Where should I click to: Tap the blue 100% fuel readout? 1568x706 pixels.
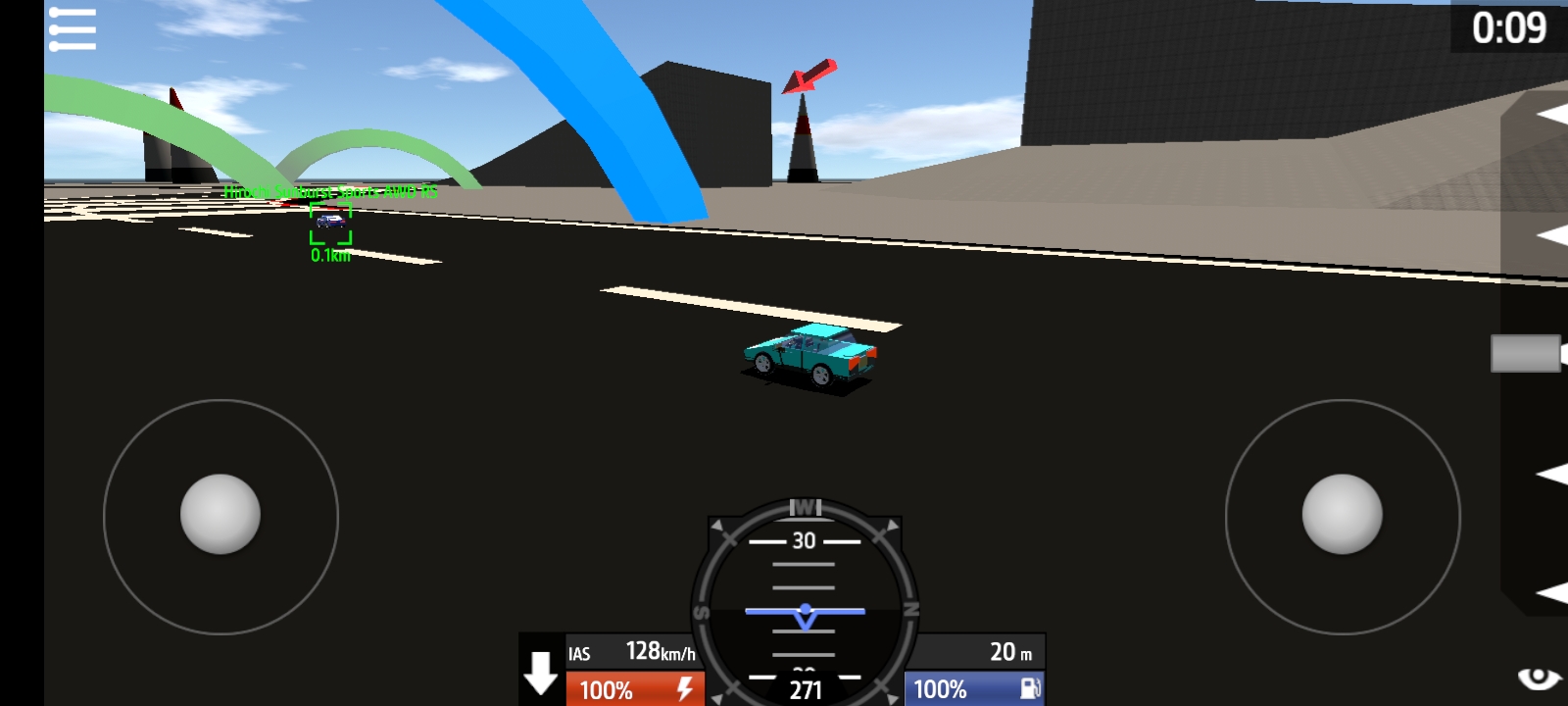tap(941, 689)
